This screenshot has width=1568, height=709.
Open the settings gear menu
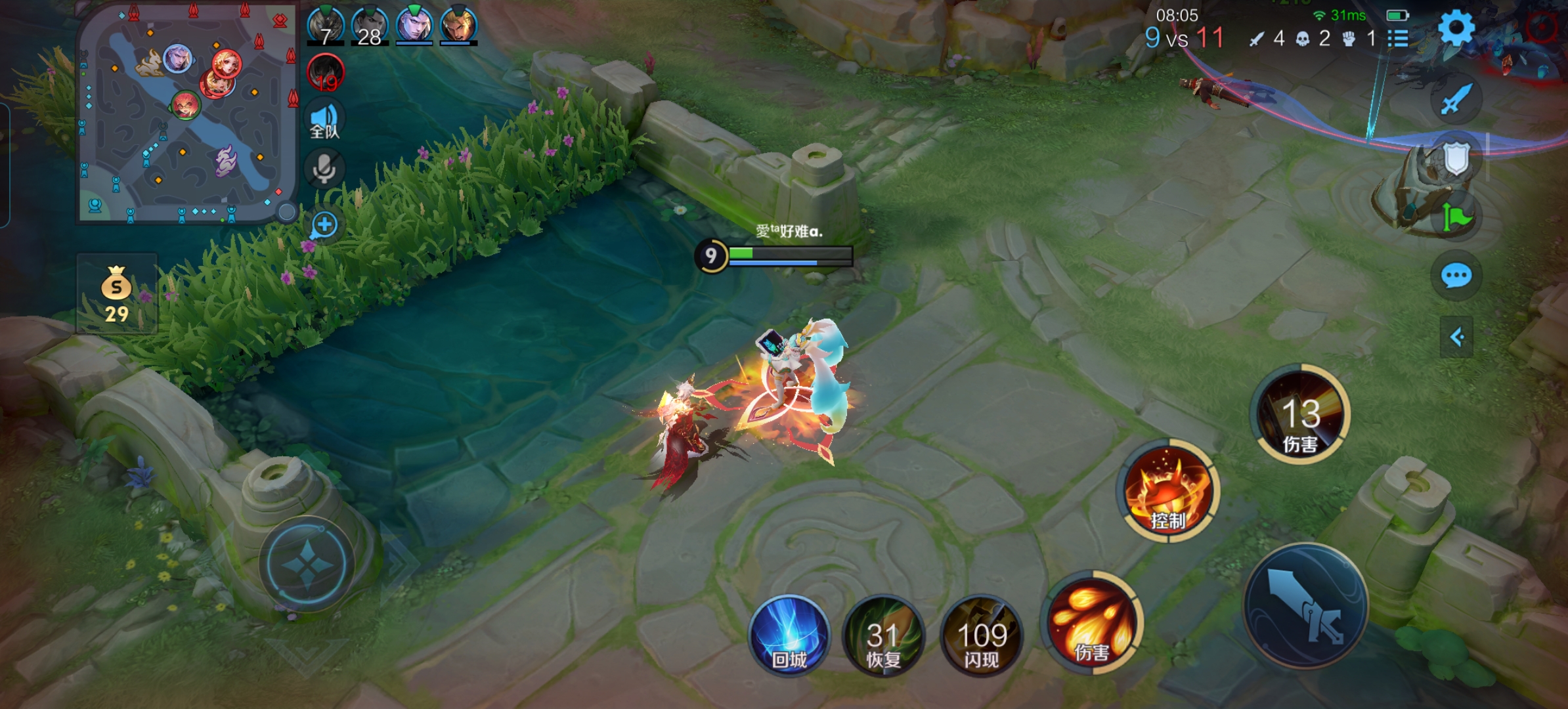pyautogui.click(x=1456, y=28)
